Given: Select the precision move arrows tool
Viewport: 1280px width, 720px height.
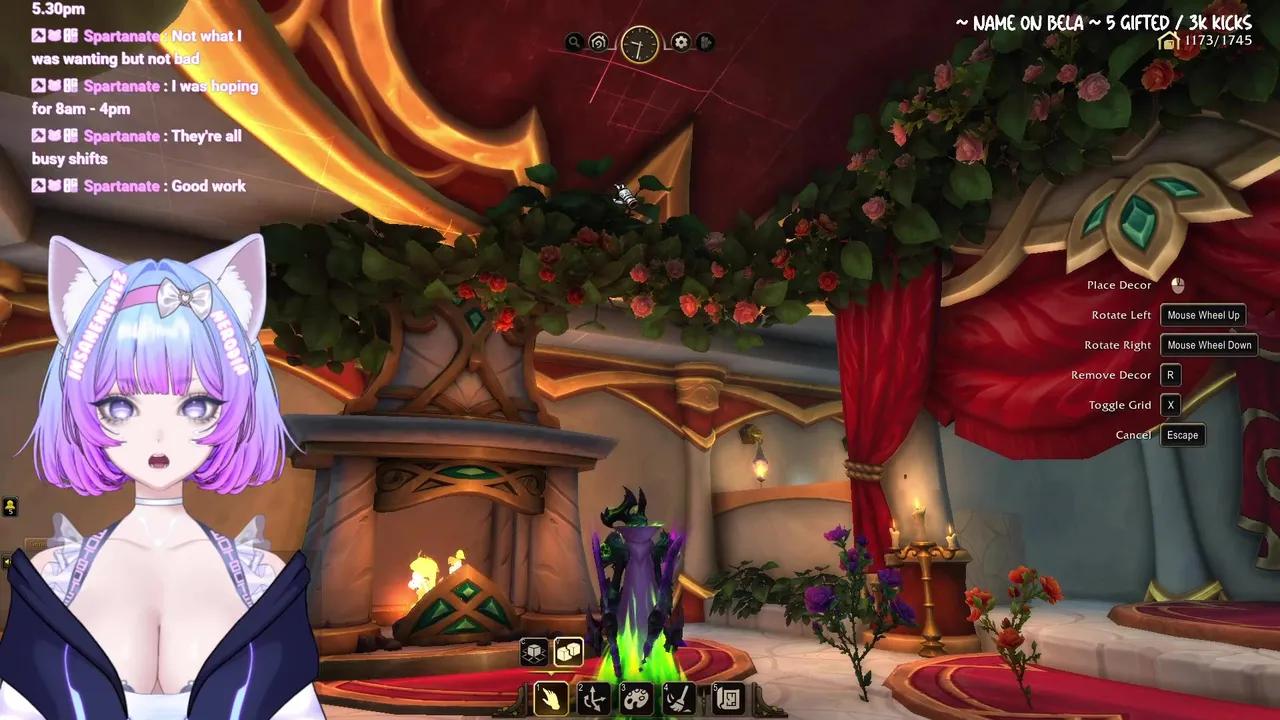Looking at the screenshot, I should (x=593, y=698).
